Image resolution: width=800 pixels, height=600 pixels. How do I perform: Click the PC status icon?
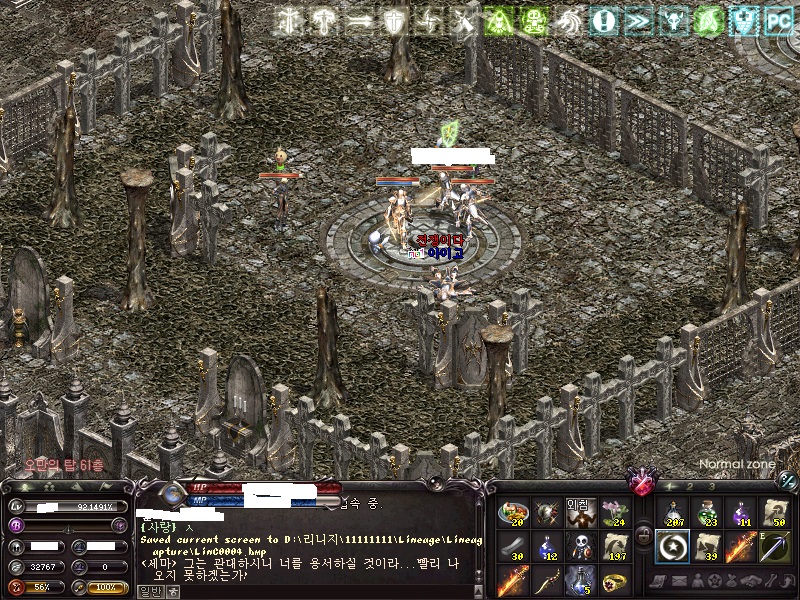coord(777,18)
